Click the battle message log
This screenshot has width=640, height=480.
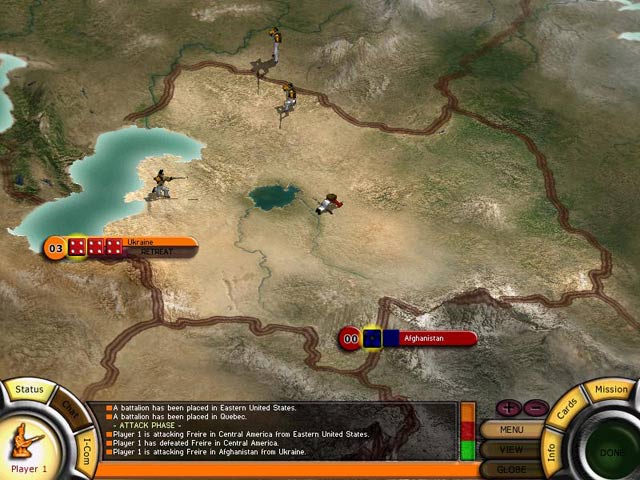pos(270,430)
